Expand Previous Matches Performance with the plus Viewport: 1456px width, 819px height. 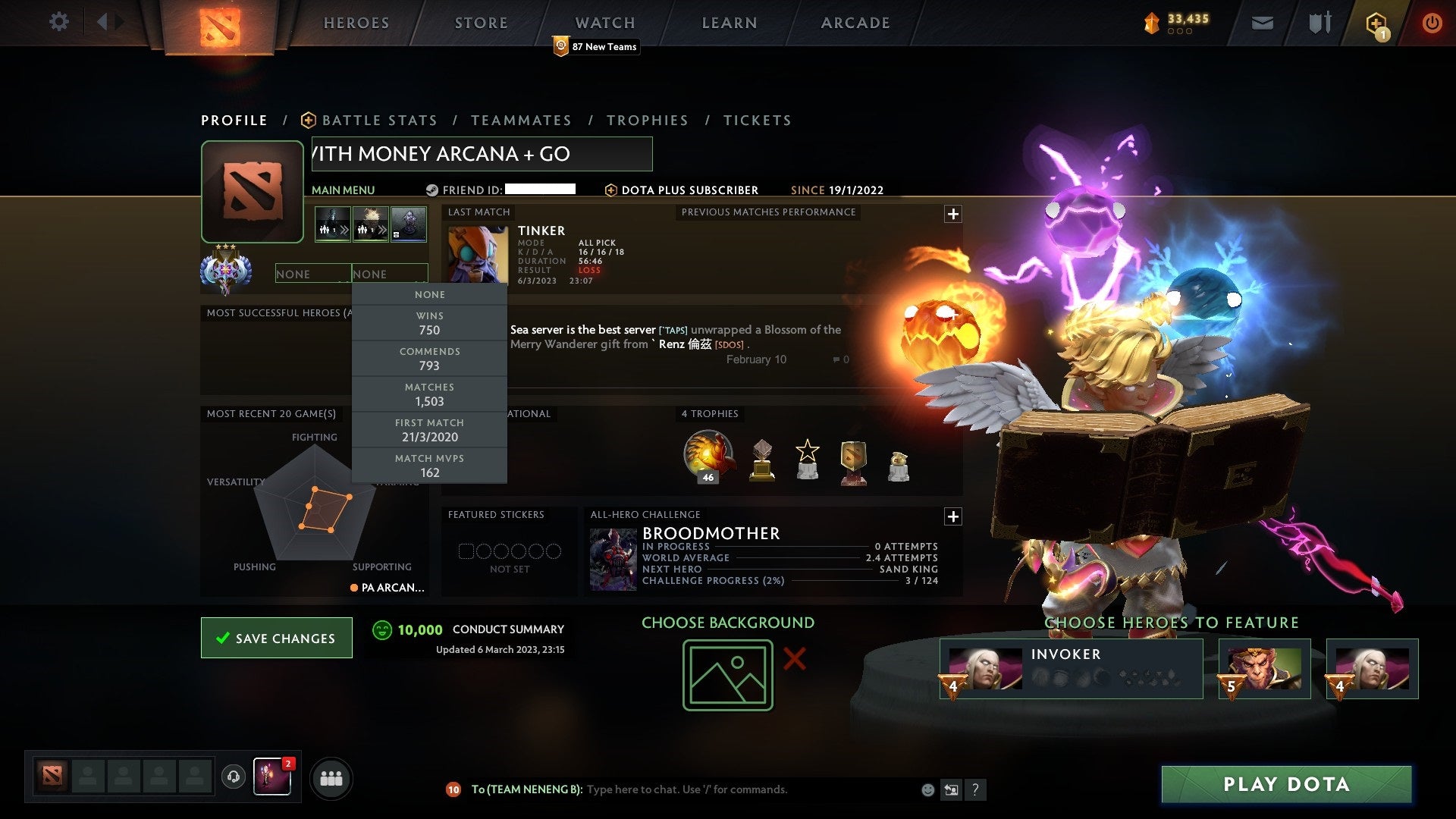[x=953, y=215]
